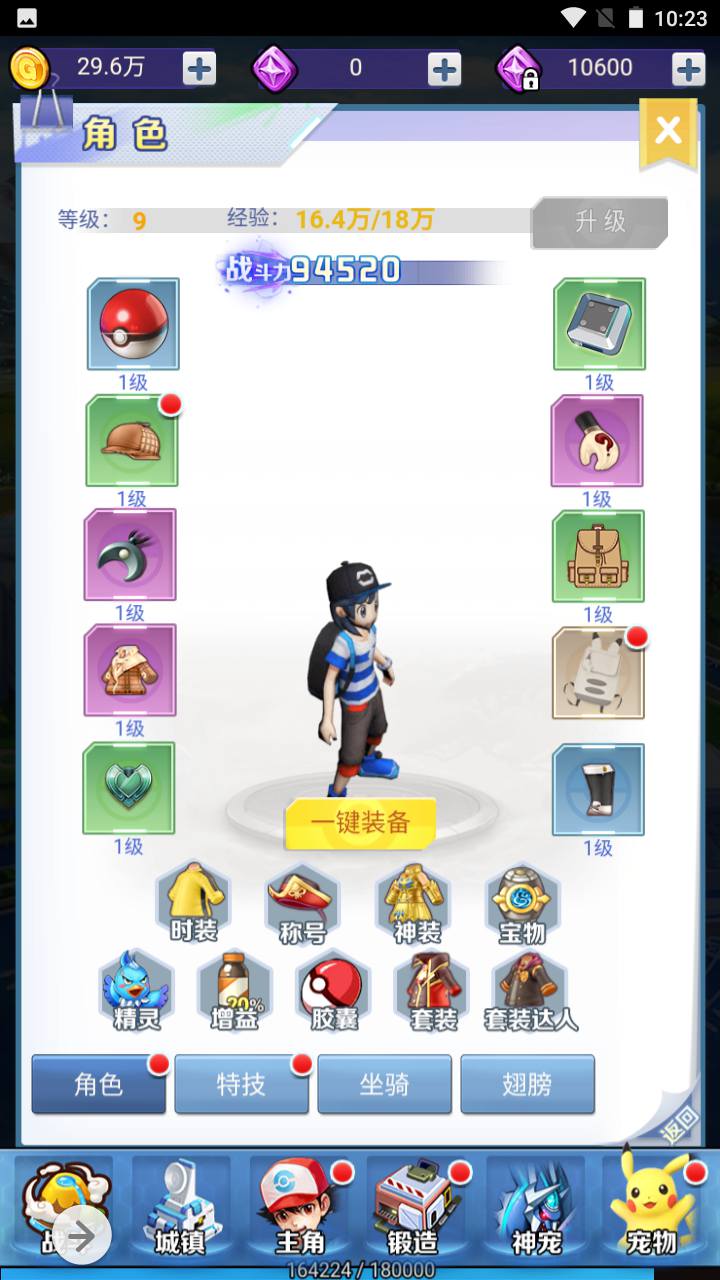Select the Poké Ball equipment slot
Screen dimensions: 720x1280
click(133, 324)
